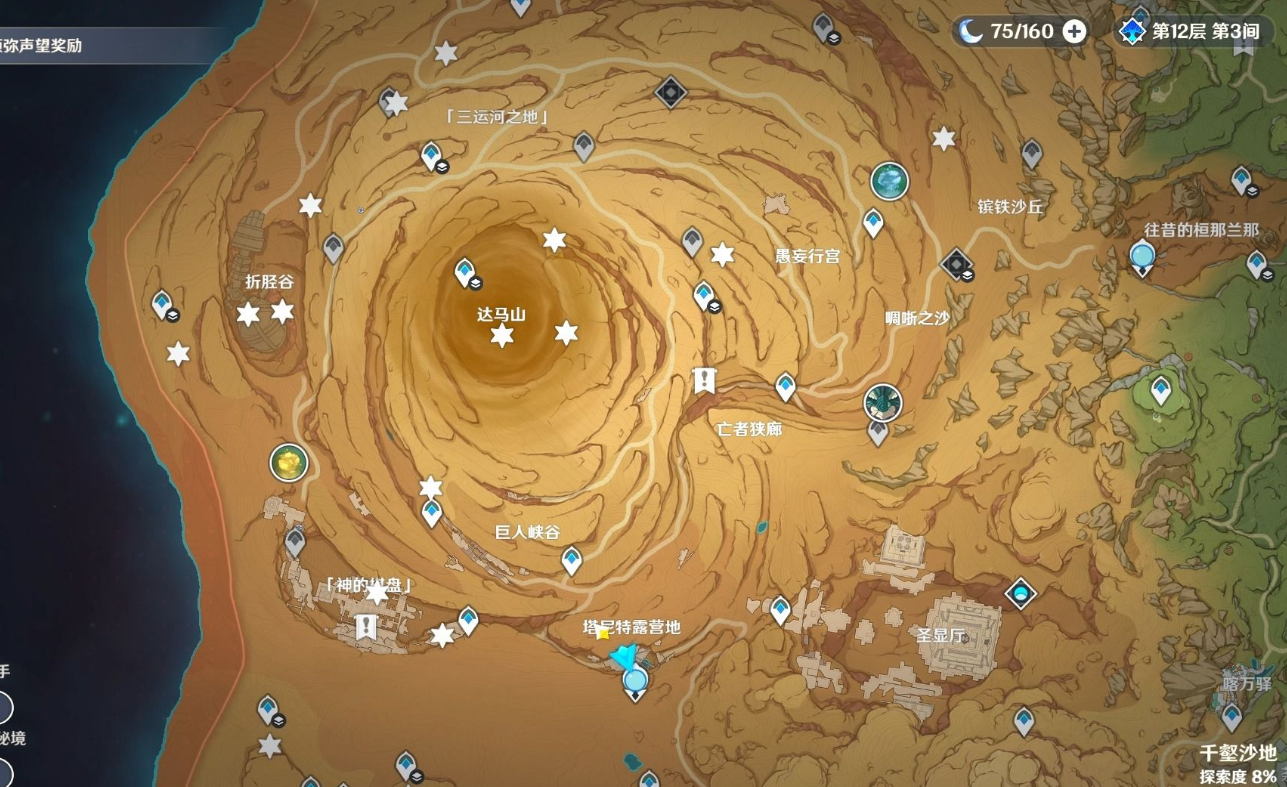1287x787 pixels.
Task: Select the waypoint right of 亡者狭廊 quest marker
Action: click(785, 385)
